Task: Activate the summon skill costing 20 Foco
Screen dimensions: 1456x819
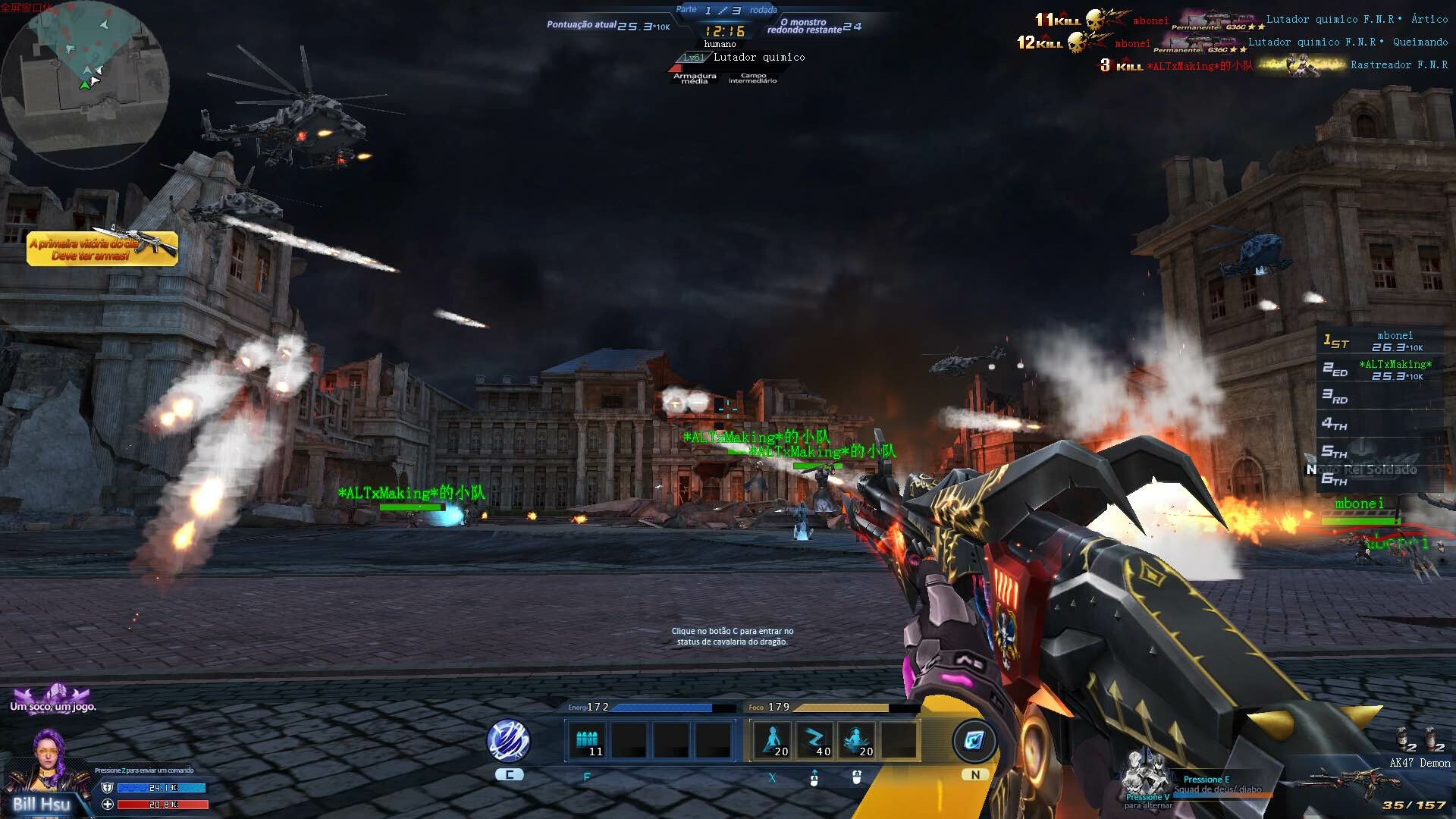Action: tap(772, 739)
